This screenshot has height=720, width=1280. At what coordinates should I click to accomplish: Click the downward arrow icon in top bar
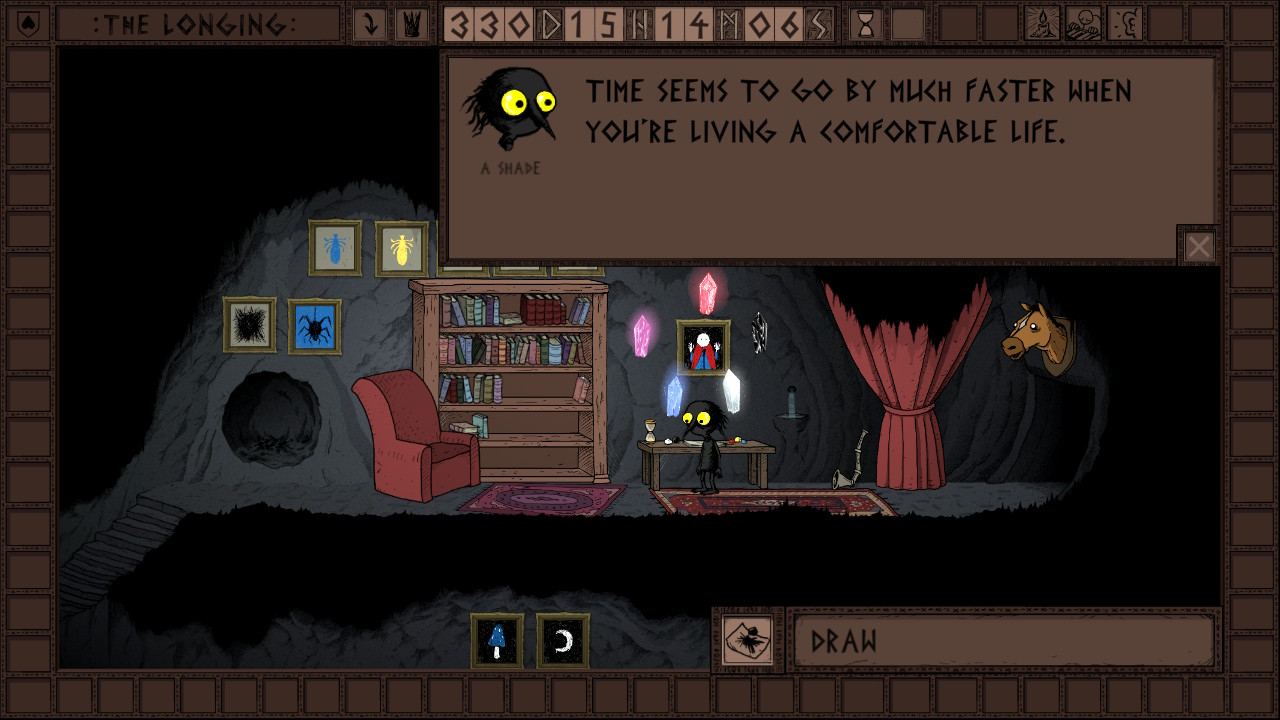(370, 25)
